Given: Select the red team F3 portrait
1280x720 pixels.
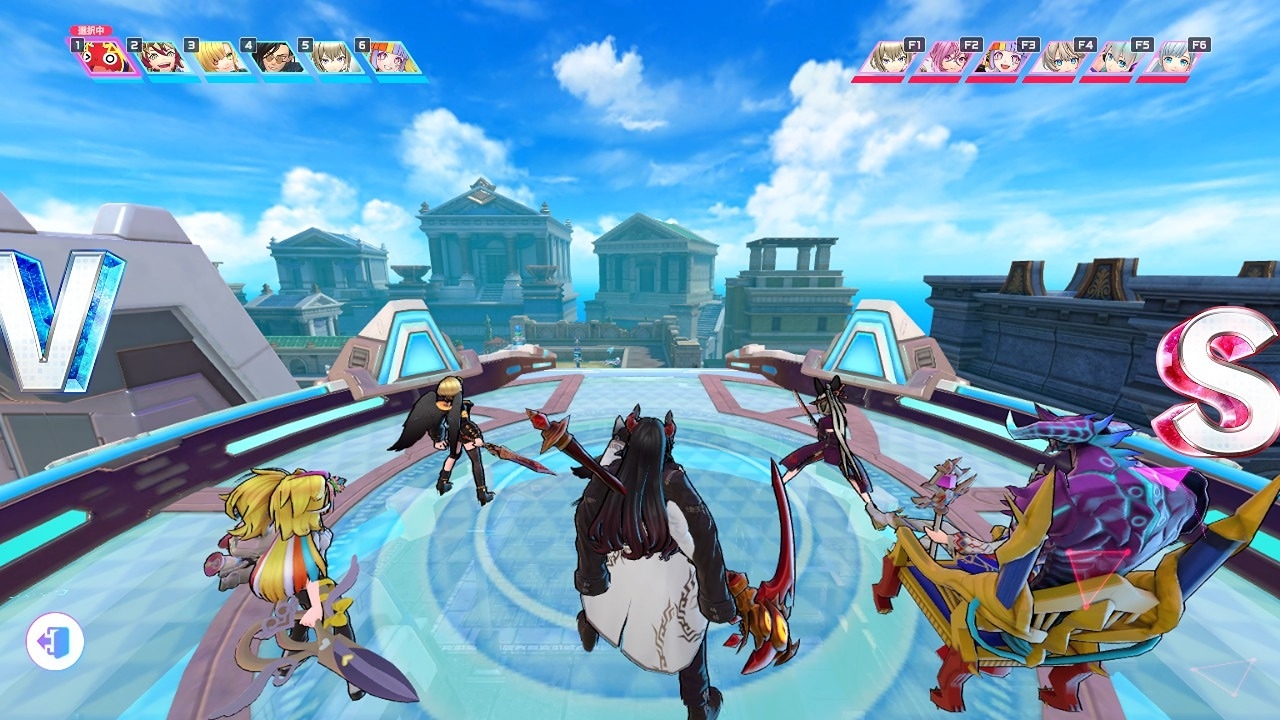Looking at the screenshot, I should 1002,58.
